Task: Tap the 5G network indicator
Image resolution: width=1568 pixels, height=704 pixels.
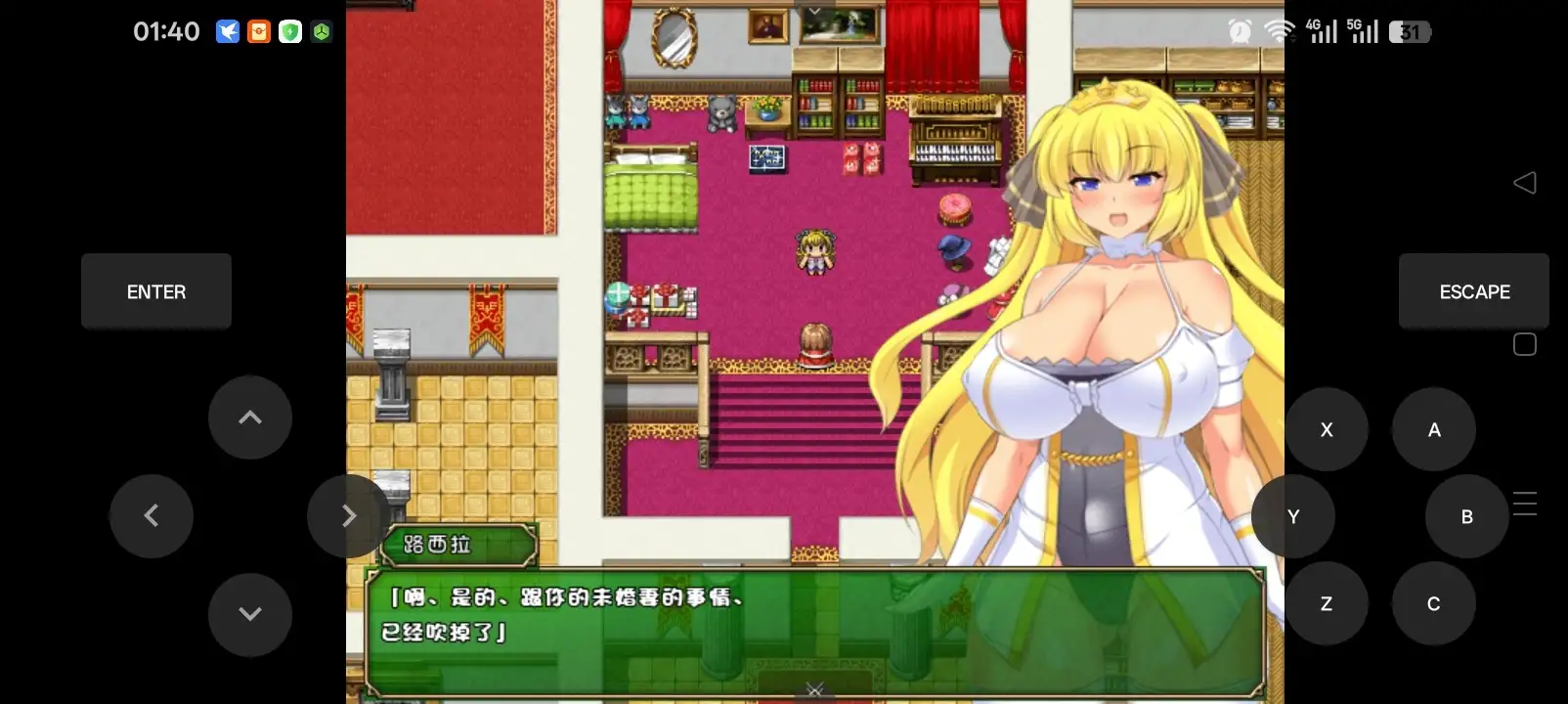Action: [x=1363, y=31]
